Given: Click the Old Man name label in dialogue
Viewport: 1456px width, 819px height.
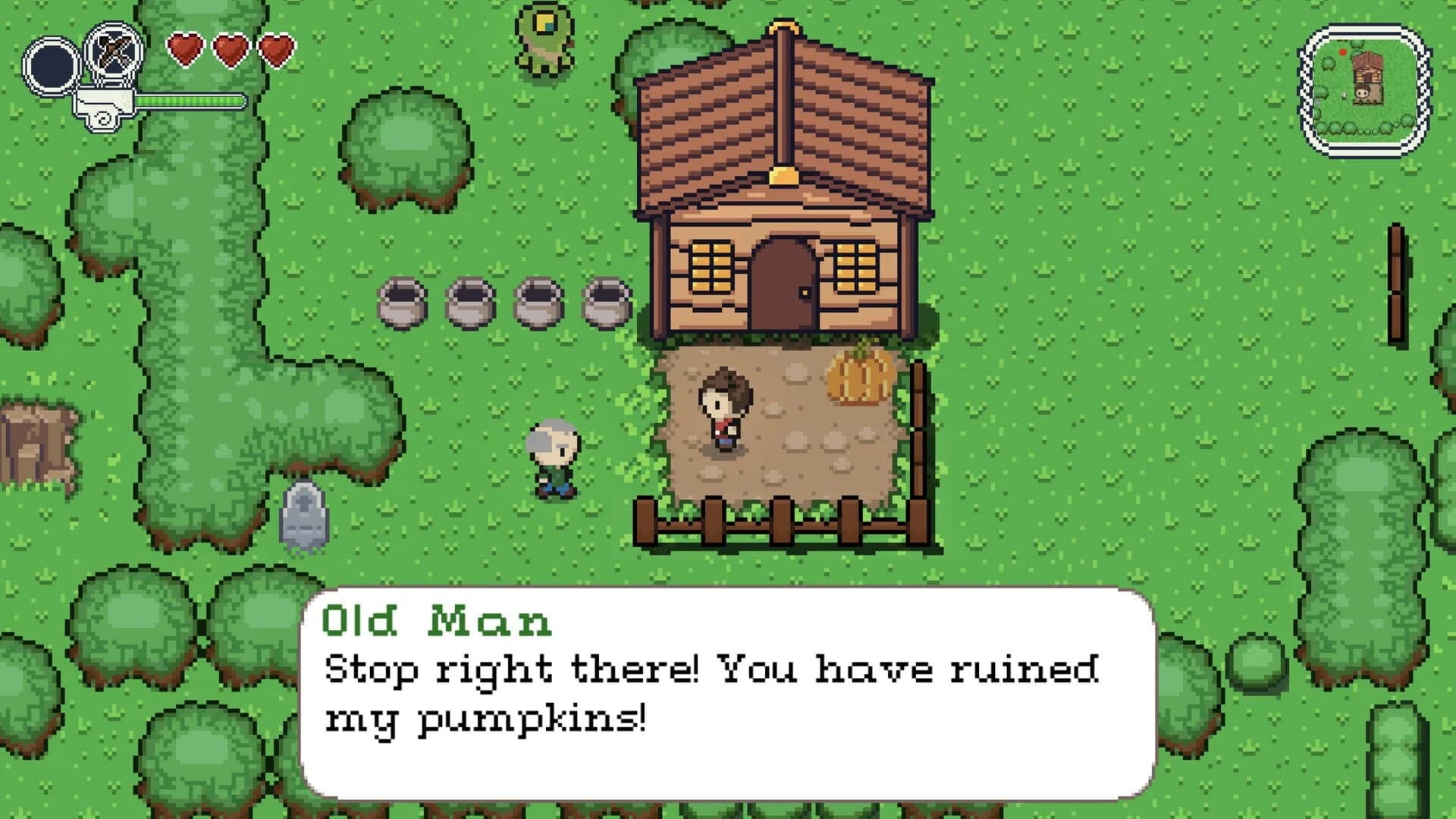Looking at the screenshot, I should coord(436,622).
